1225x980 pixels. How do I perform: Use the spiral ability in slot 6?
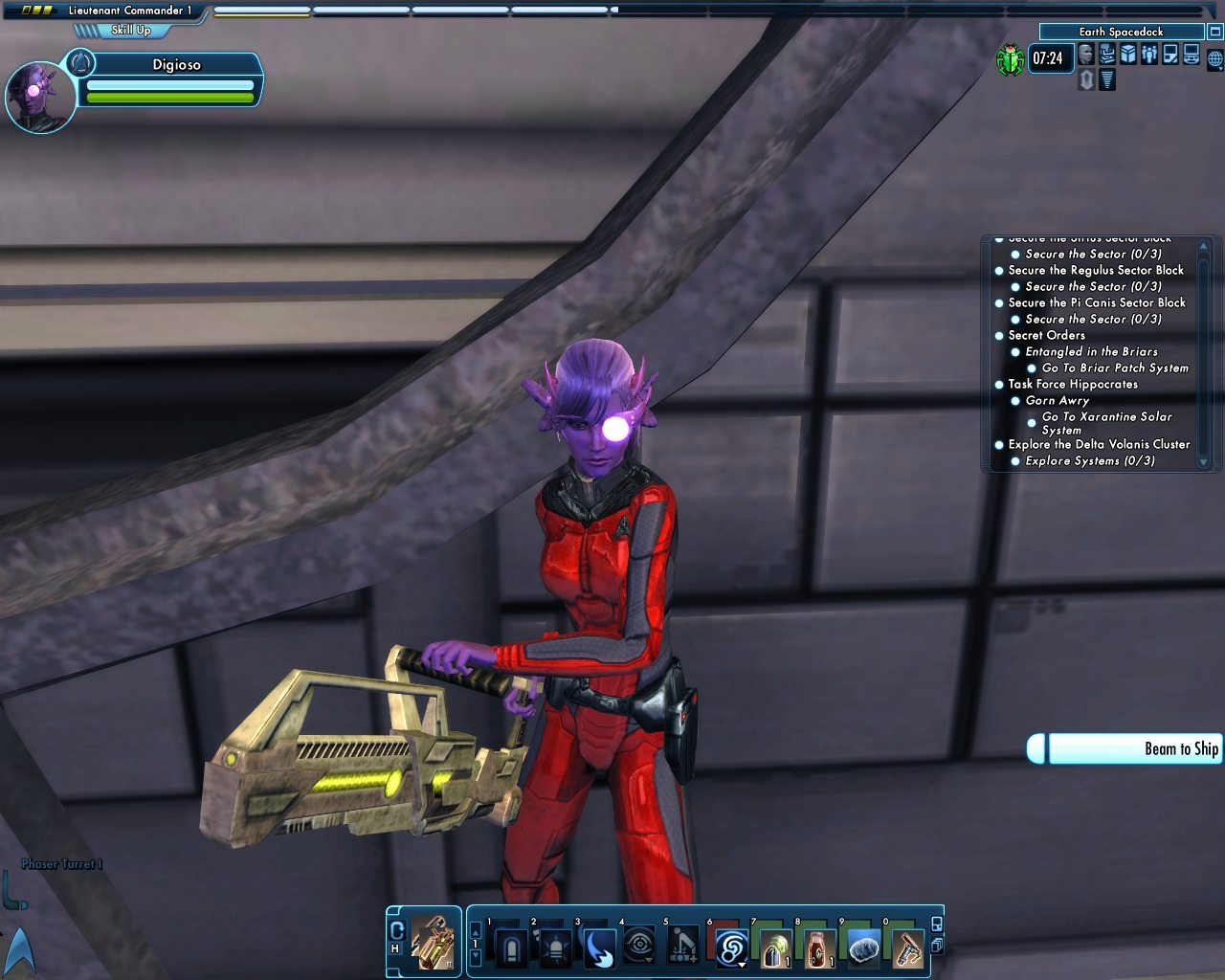coord(731,948)
